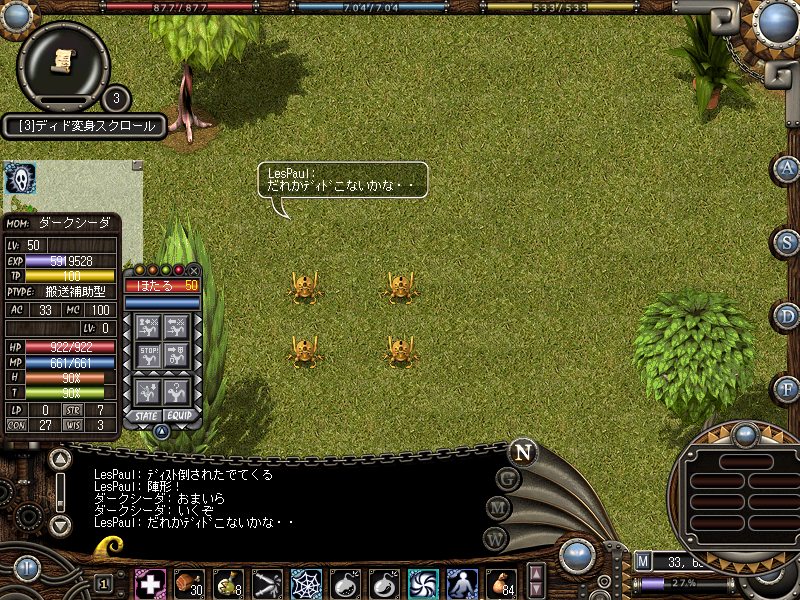Select the W whisper chat button

[x=496, y=538]
